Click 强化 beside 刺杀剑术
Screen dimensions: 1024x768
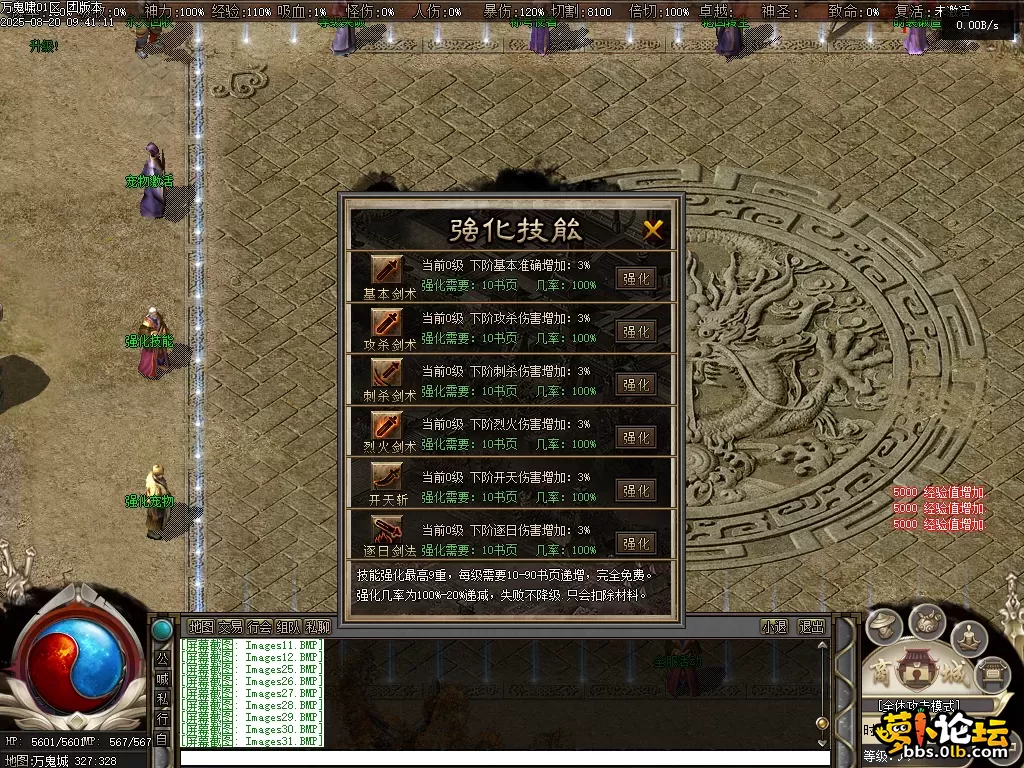636,384
